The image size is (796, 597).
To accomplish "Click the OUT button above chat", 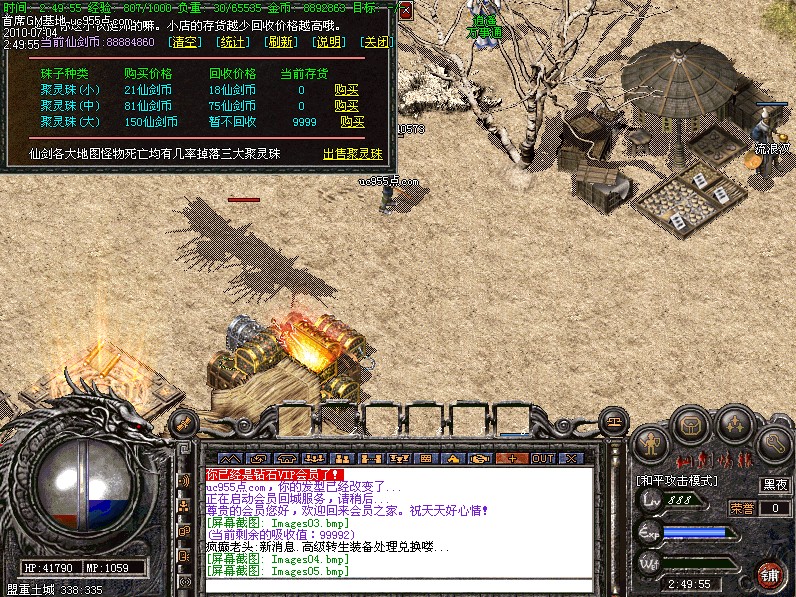I will [x=542, y=458].
